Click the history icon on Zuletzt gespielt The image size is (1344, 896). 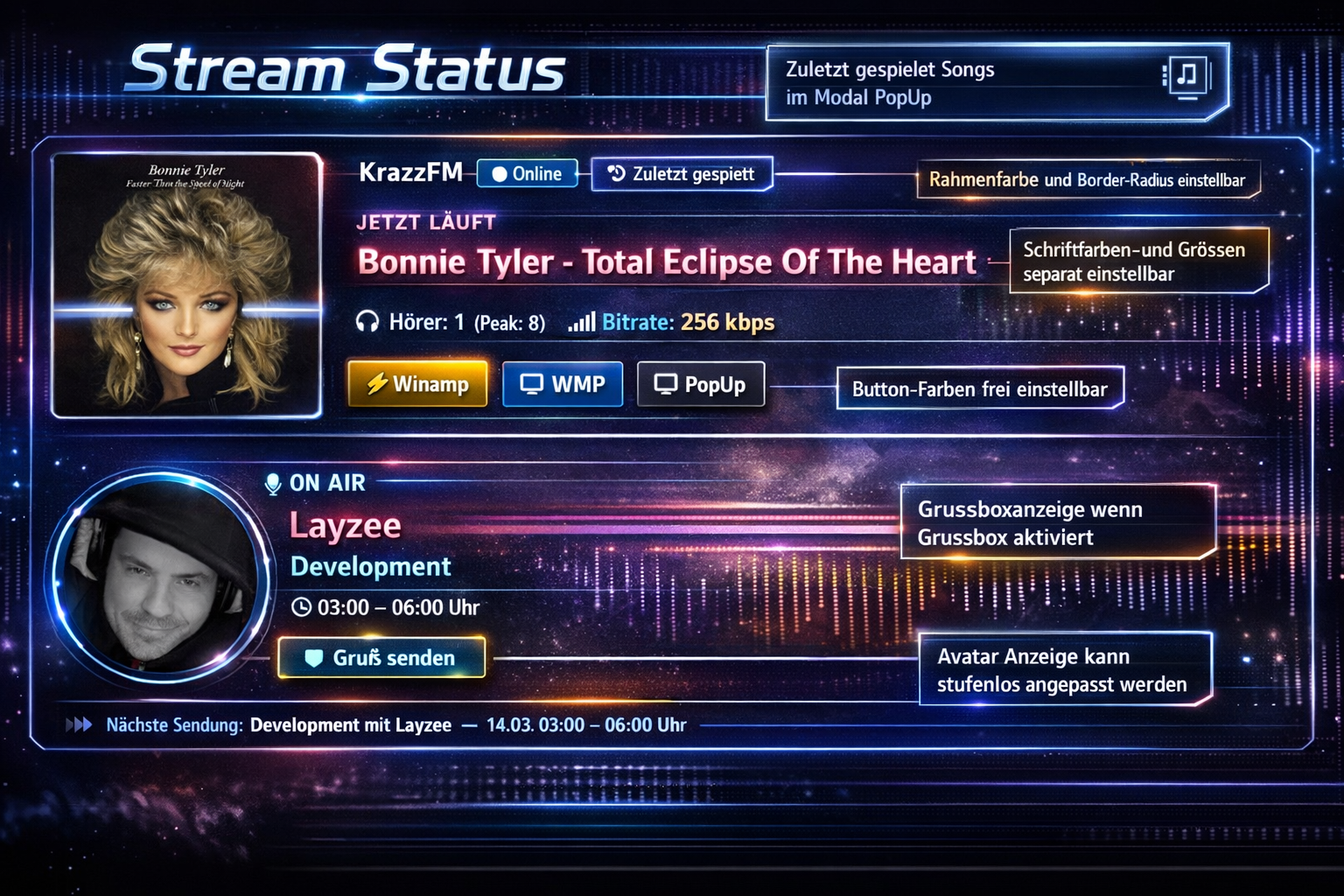click(614, 174)
